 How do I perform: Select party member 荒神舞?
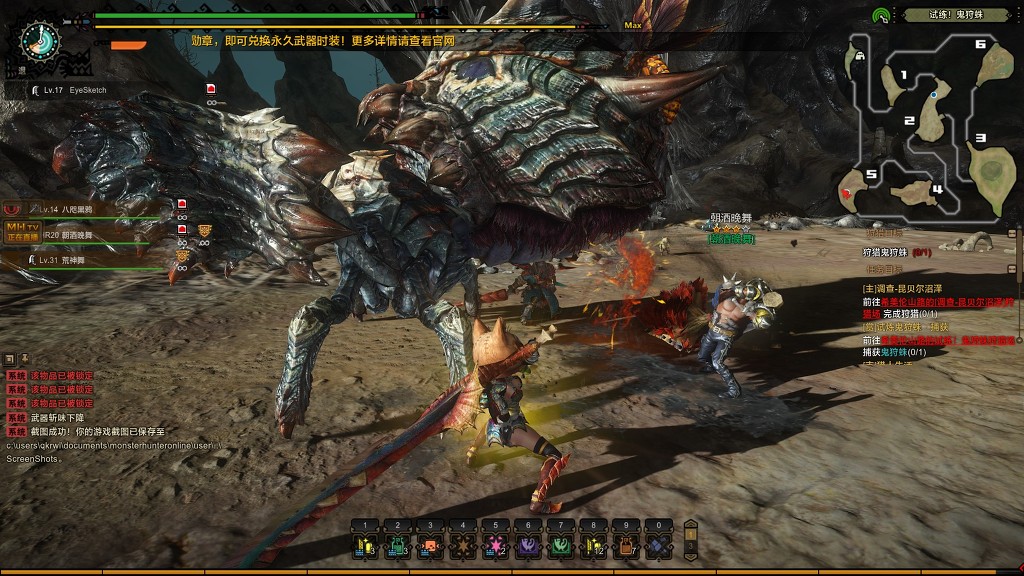(75, 259)
